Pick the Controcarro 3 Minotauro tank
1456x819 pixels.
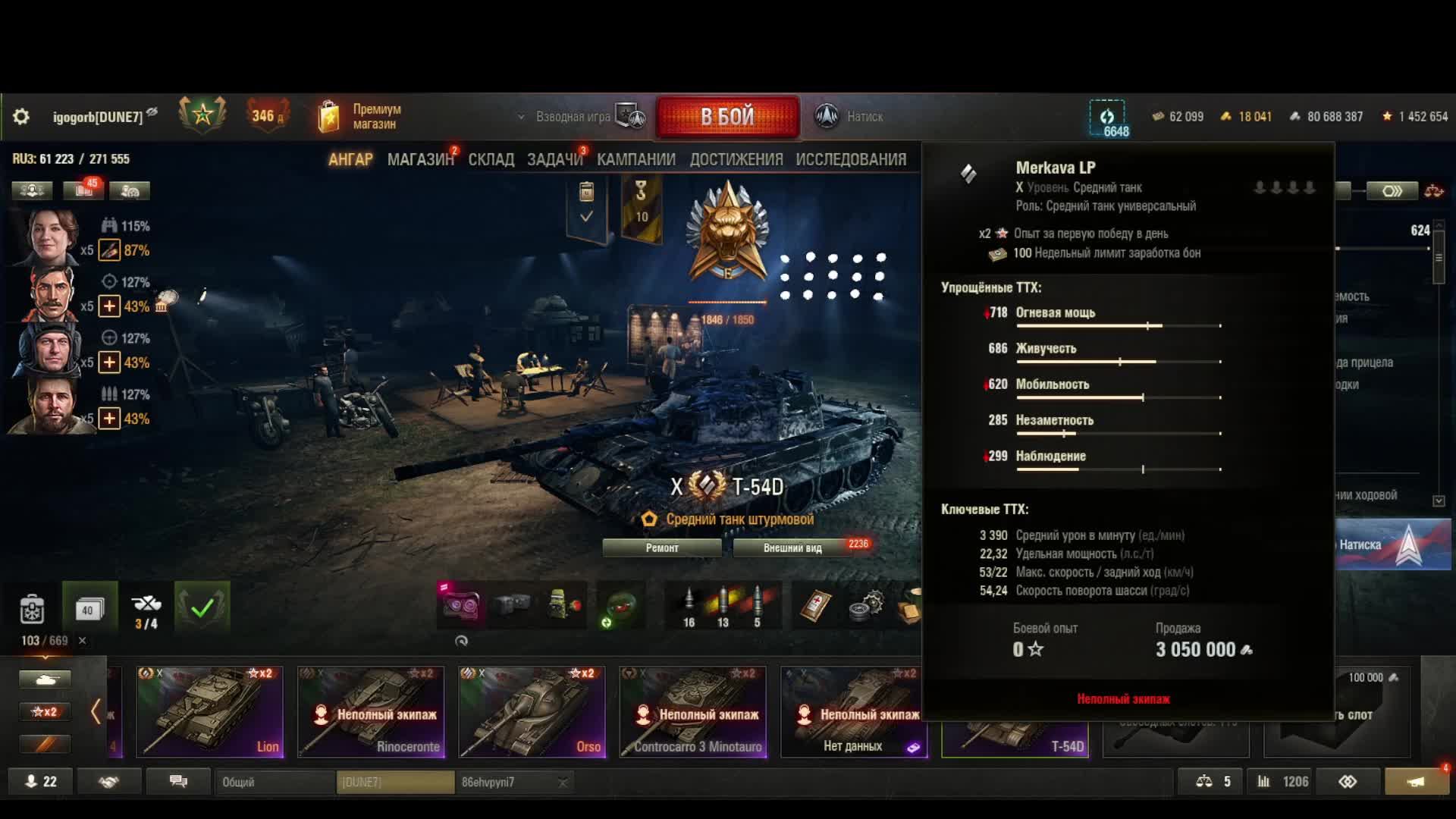(692, 711)
